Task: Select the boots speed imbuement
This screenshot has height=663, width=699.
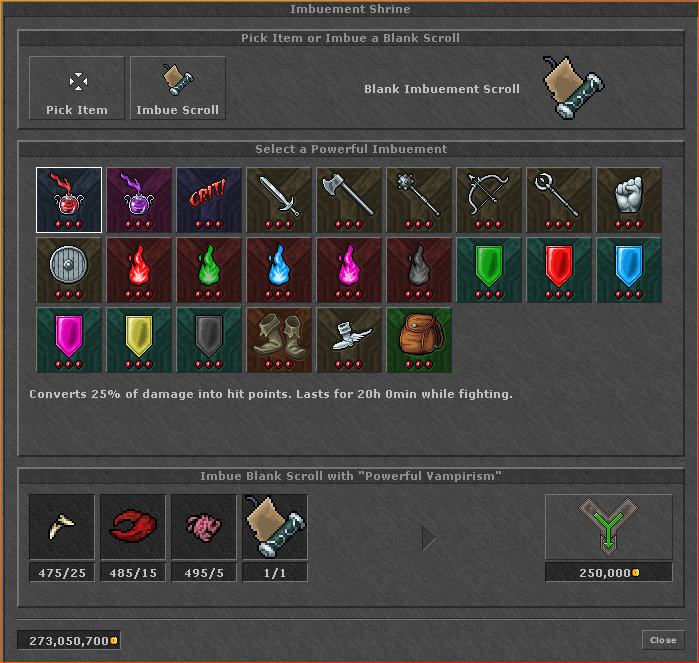Action: [x=279, y=339]
